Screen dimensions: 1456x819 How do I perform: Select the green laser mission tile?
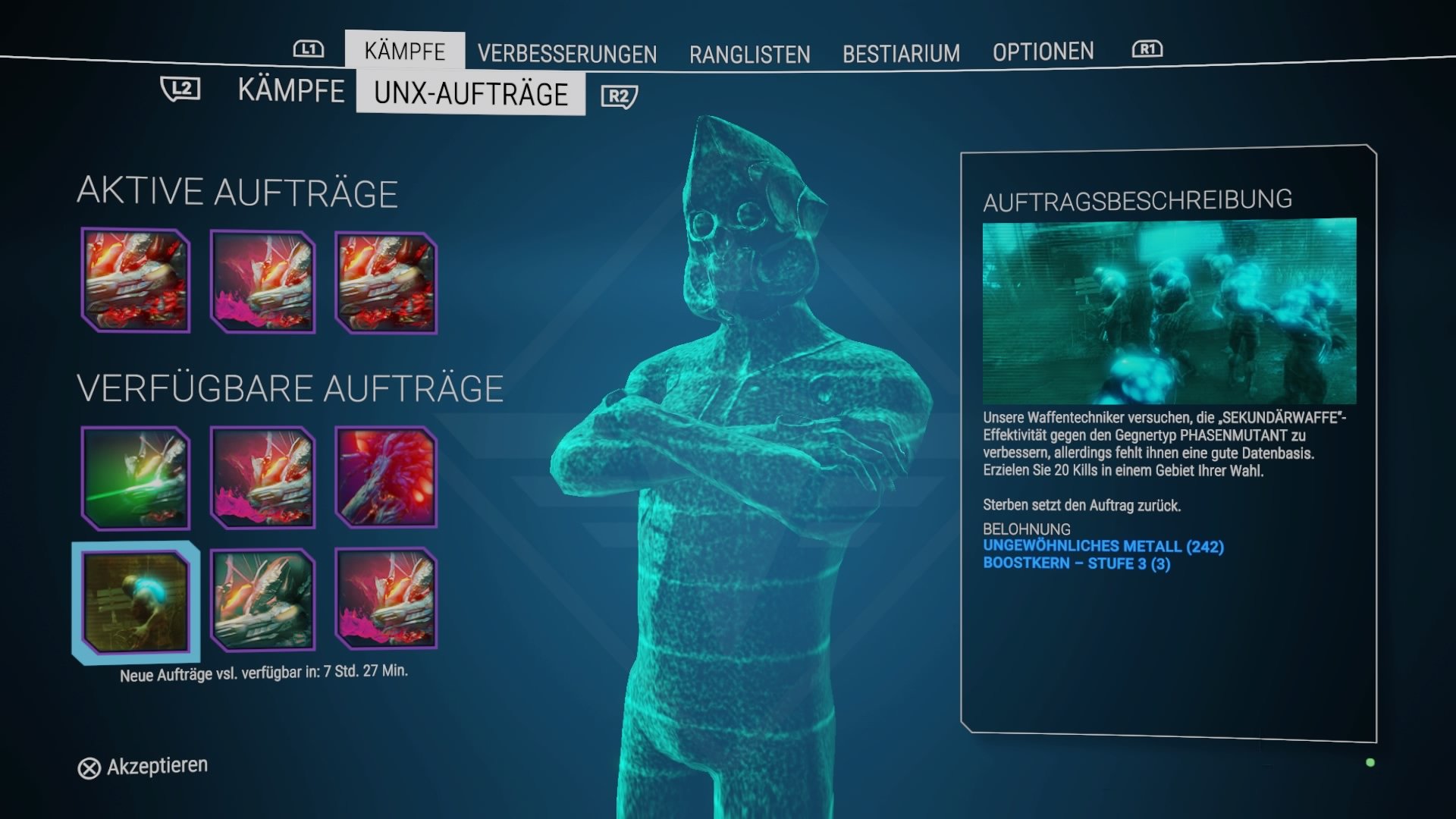coord(136,478)
